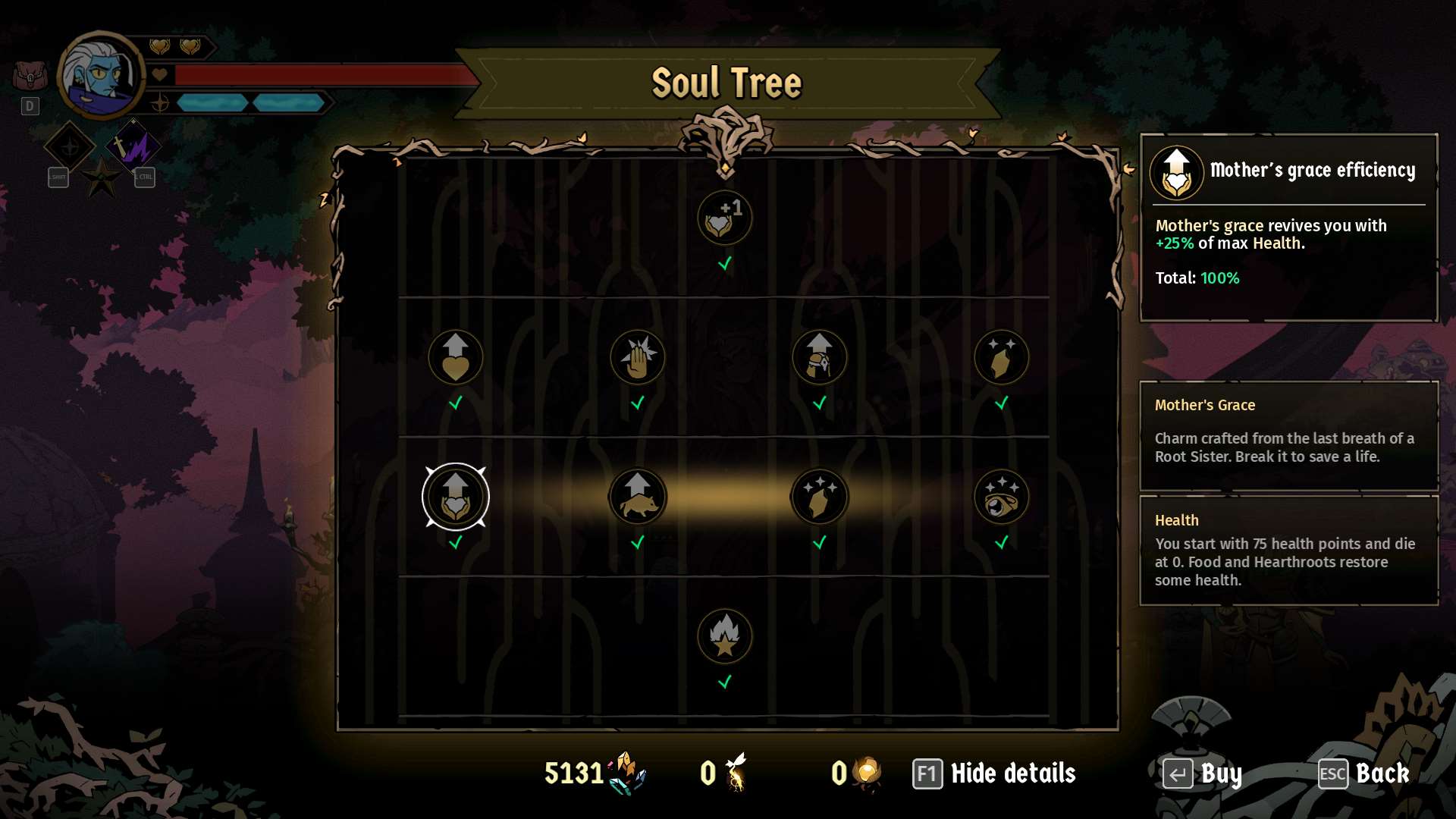Image resolution: width=1456 pixels, height=819 pixels.
Task: Open the backpack inventory icon
Action: [30, 76]
